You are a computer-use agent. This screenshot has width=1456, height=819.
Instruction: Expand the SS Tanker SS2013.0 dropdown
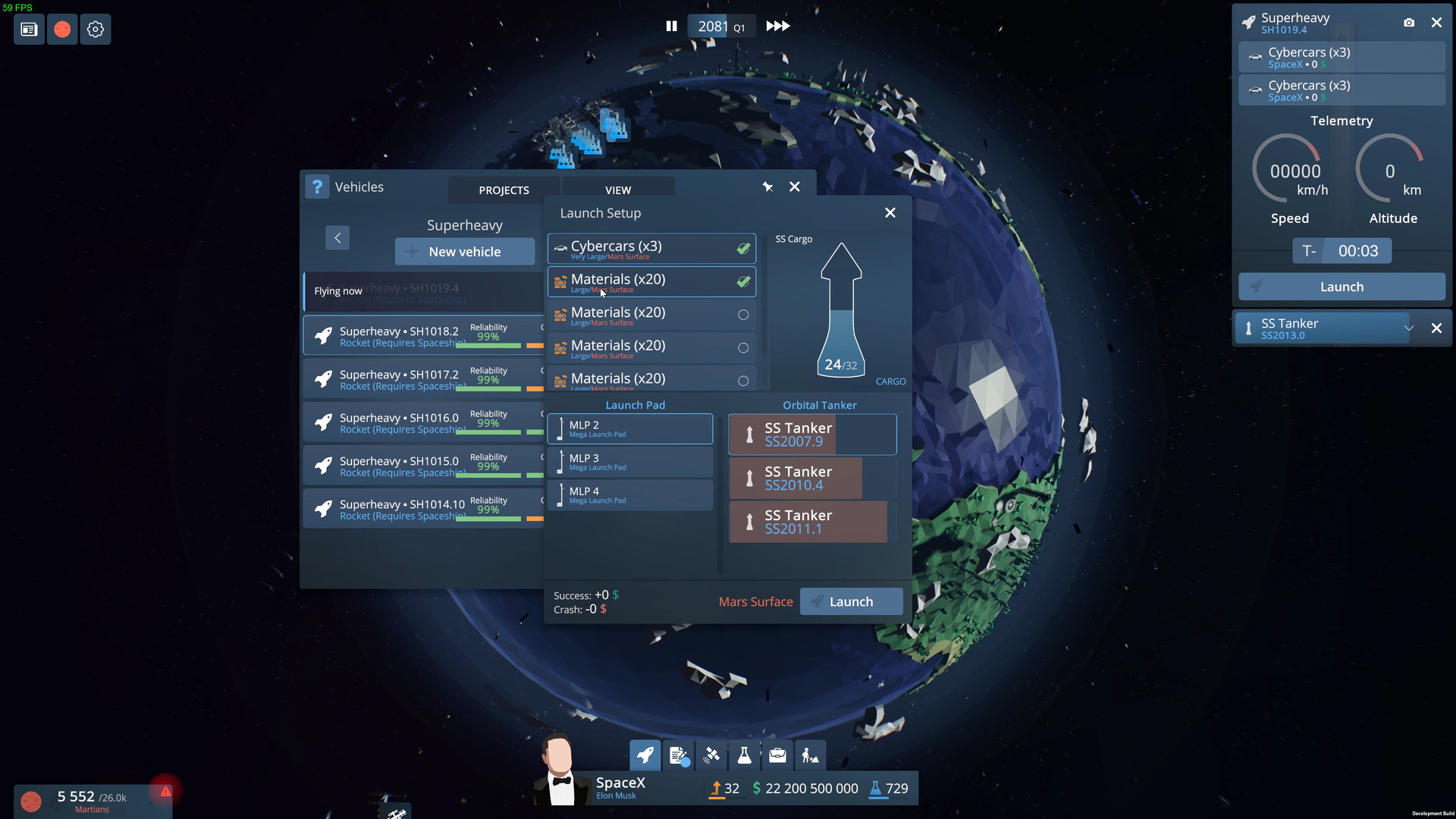click(1409, 328)
